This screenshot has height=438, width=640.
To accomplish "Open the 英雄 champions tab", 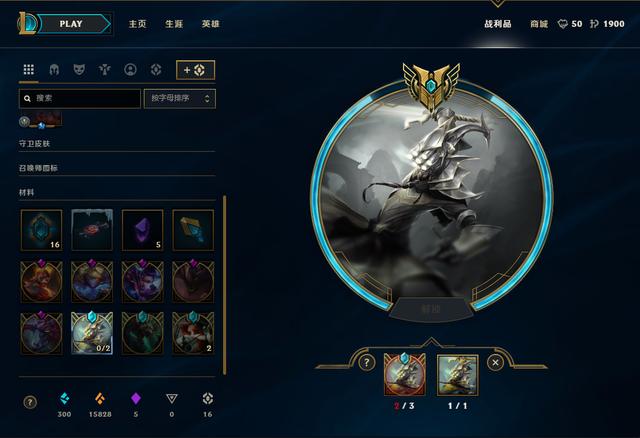I will [210, 24].
